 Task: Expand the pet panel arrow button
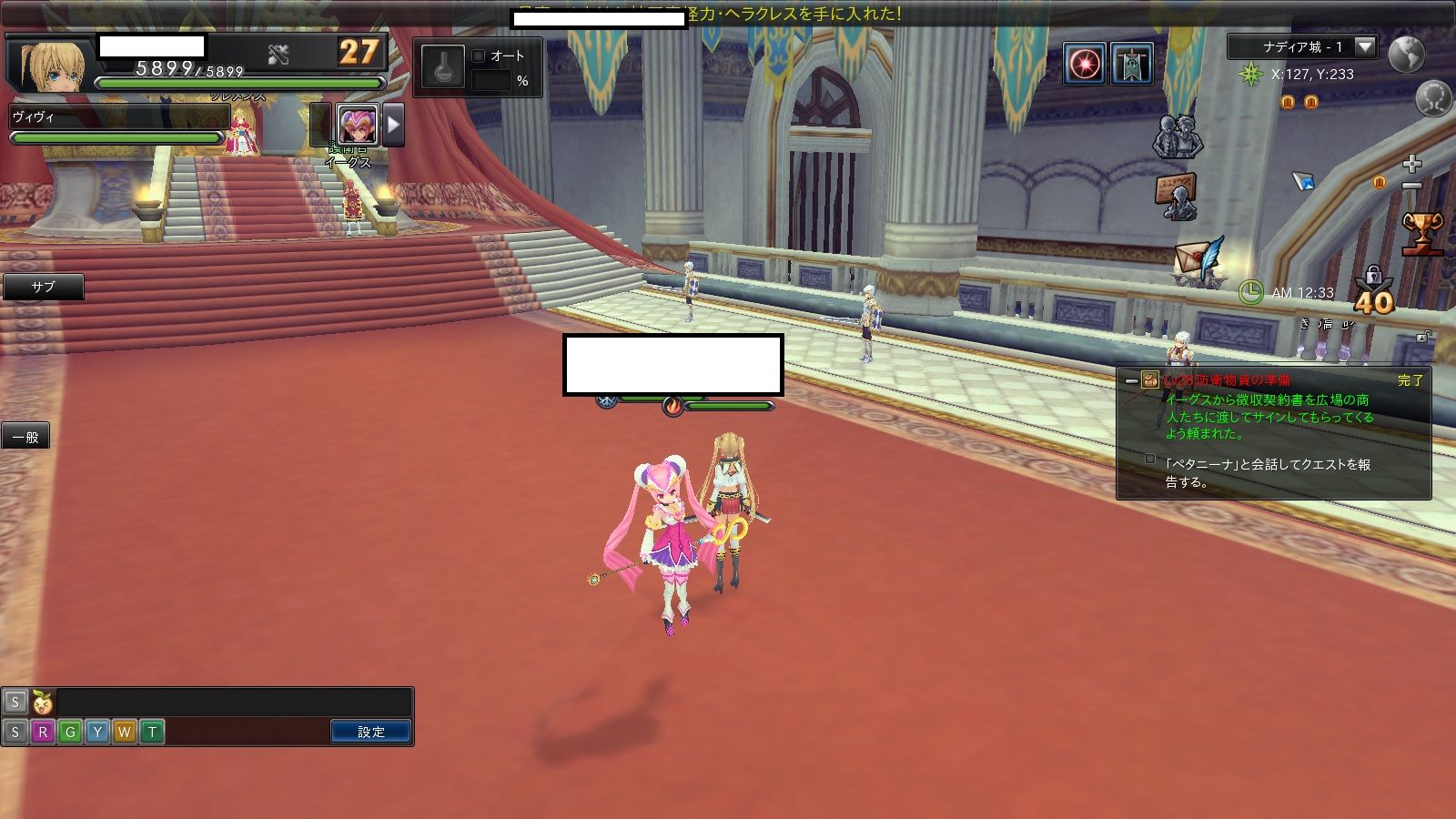click(393, 125)
